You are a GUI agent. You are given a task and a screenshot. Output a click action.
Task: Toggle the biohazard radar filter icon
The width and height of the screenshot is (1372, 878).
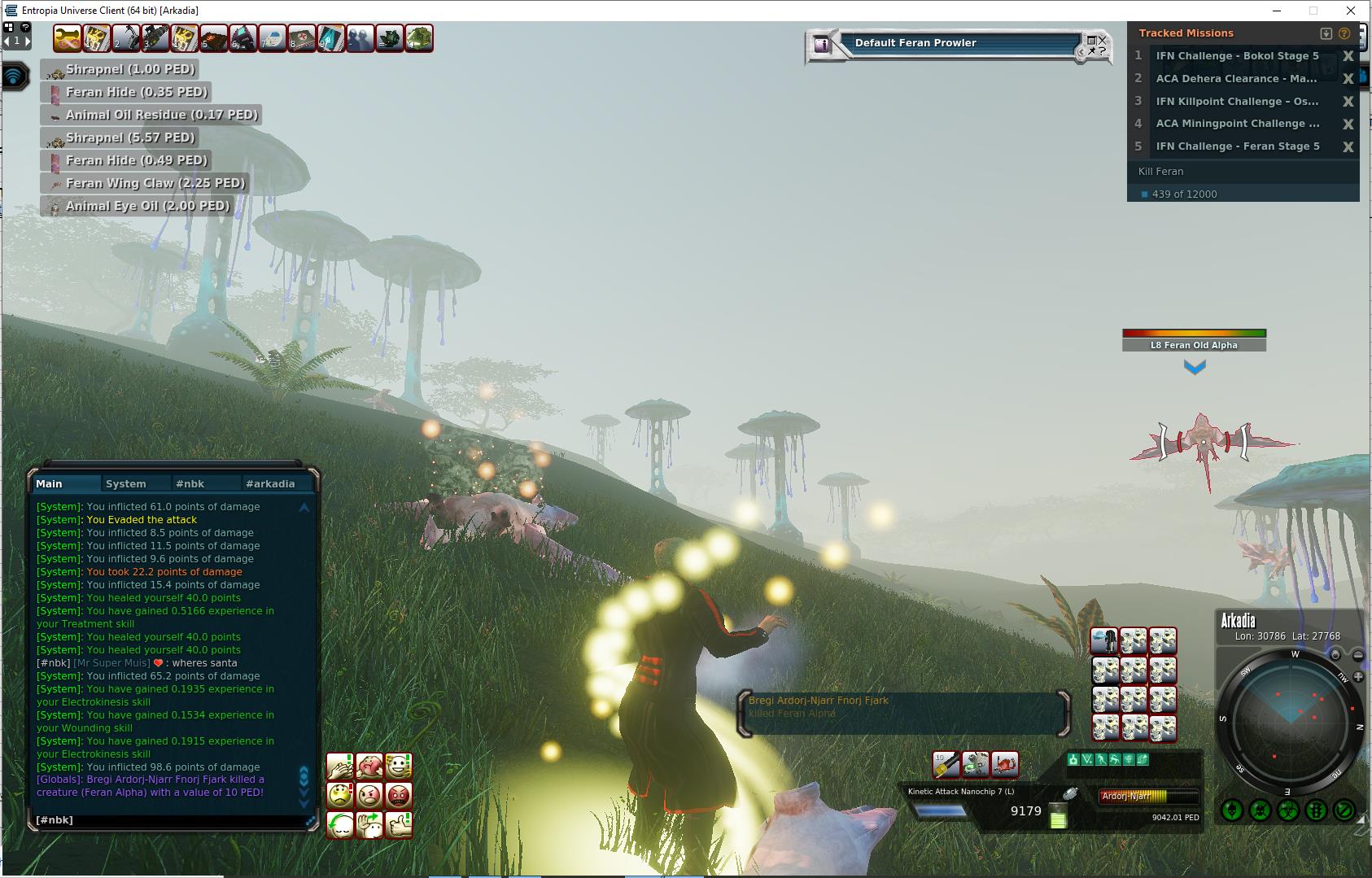tap(1287, 810)
